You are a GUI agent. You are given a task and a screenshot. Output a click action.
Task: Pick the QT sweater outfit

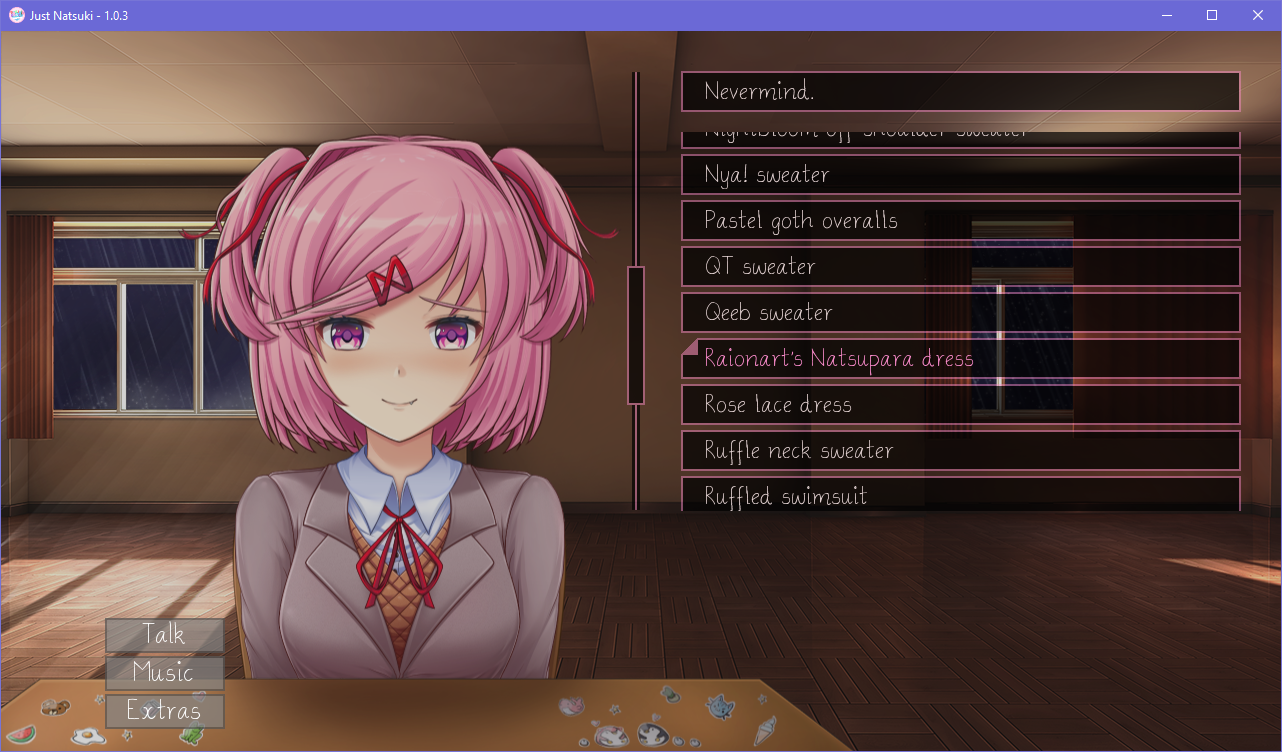point(960,266)
